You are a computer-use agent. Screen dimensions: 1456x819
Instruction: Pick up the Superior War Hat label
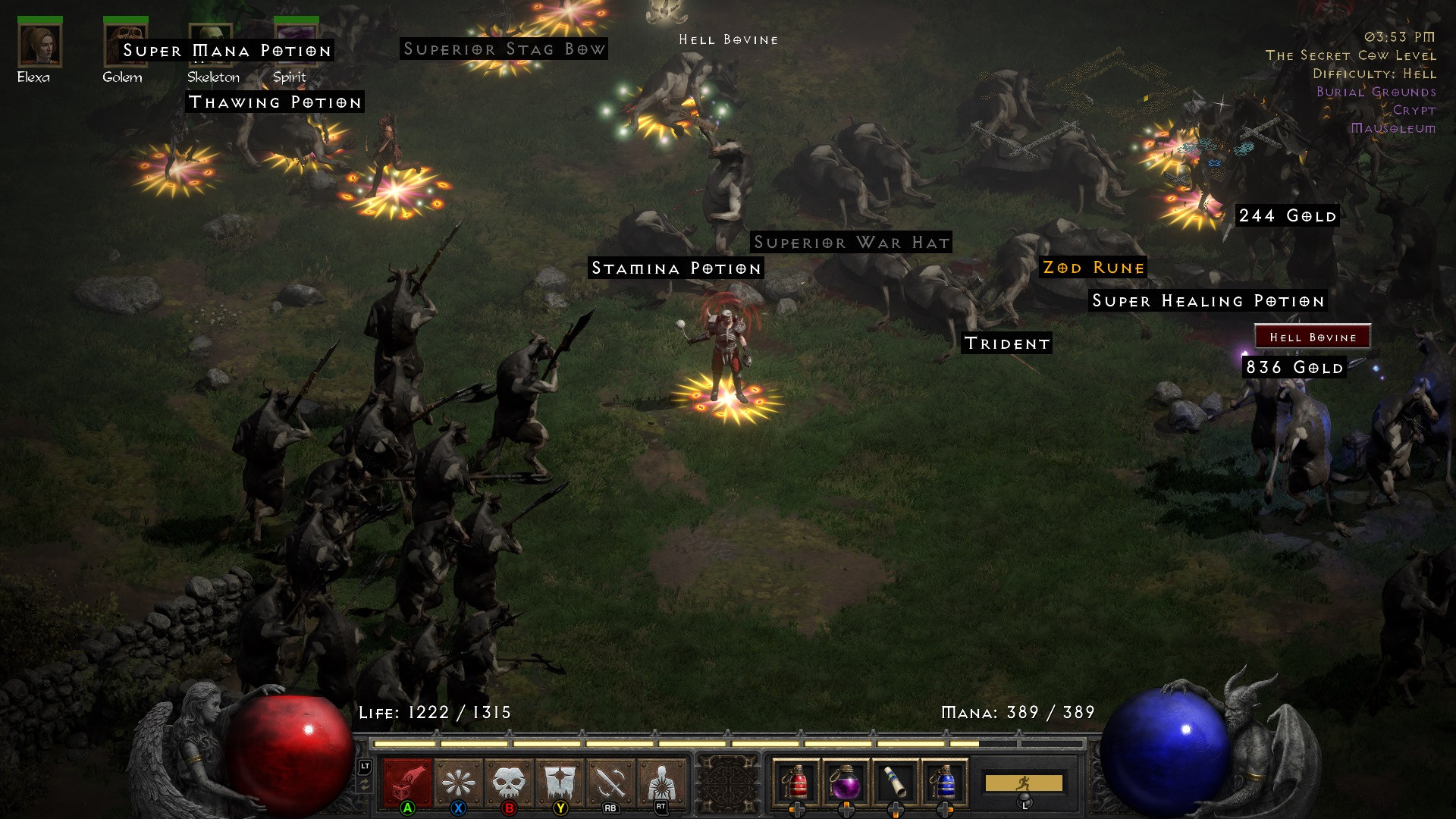(x=851, y=243)
